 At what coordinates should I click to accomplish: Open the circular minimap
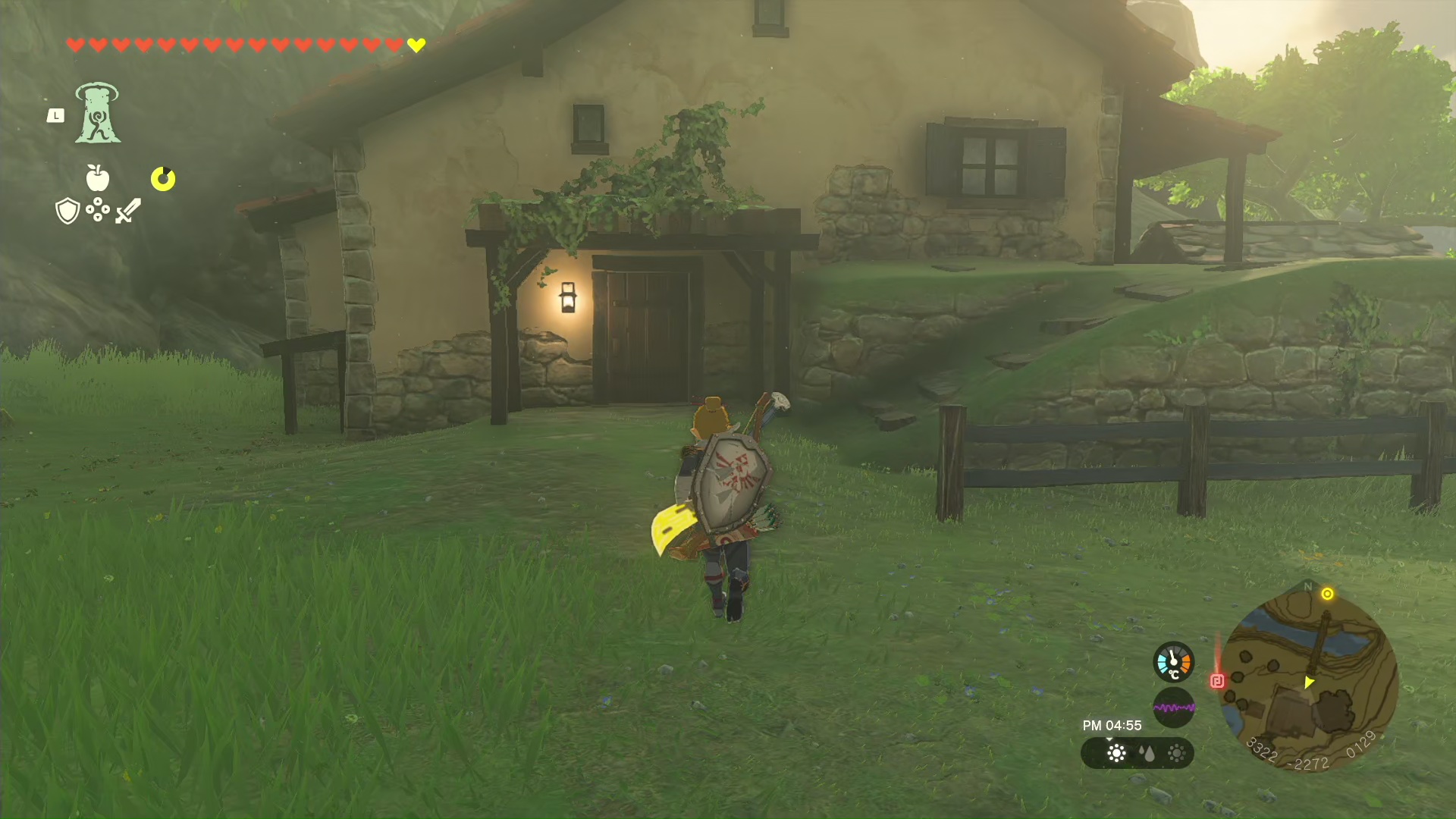click(x=1308, y=676)
